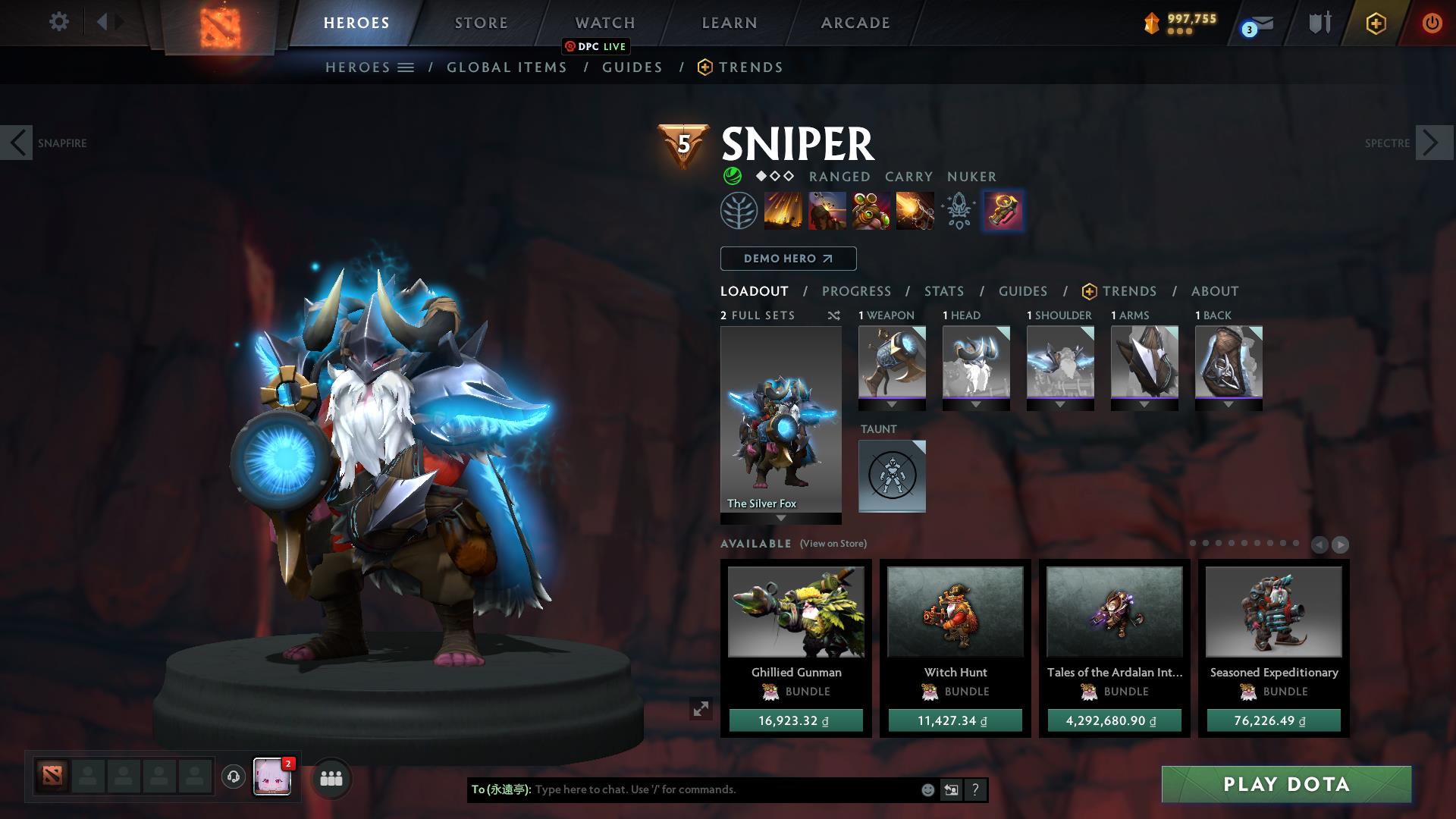
Task: Open the Dota Plus hexagon icon
Action: [1376, 24]
